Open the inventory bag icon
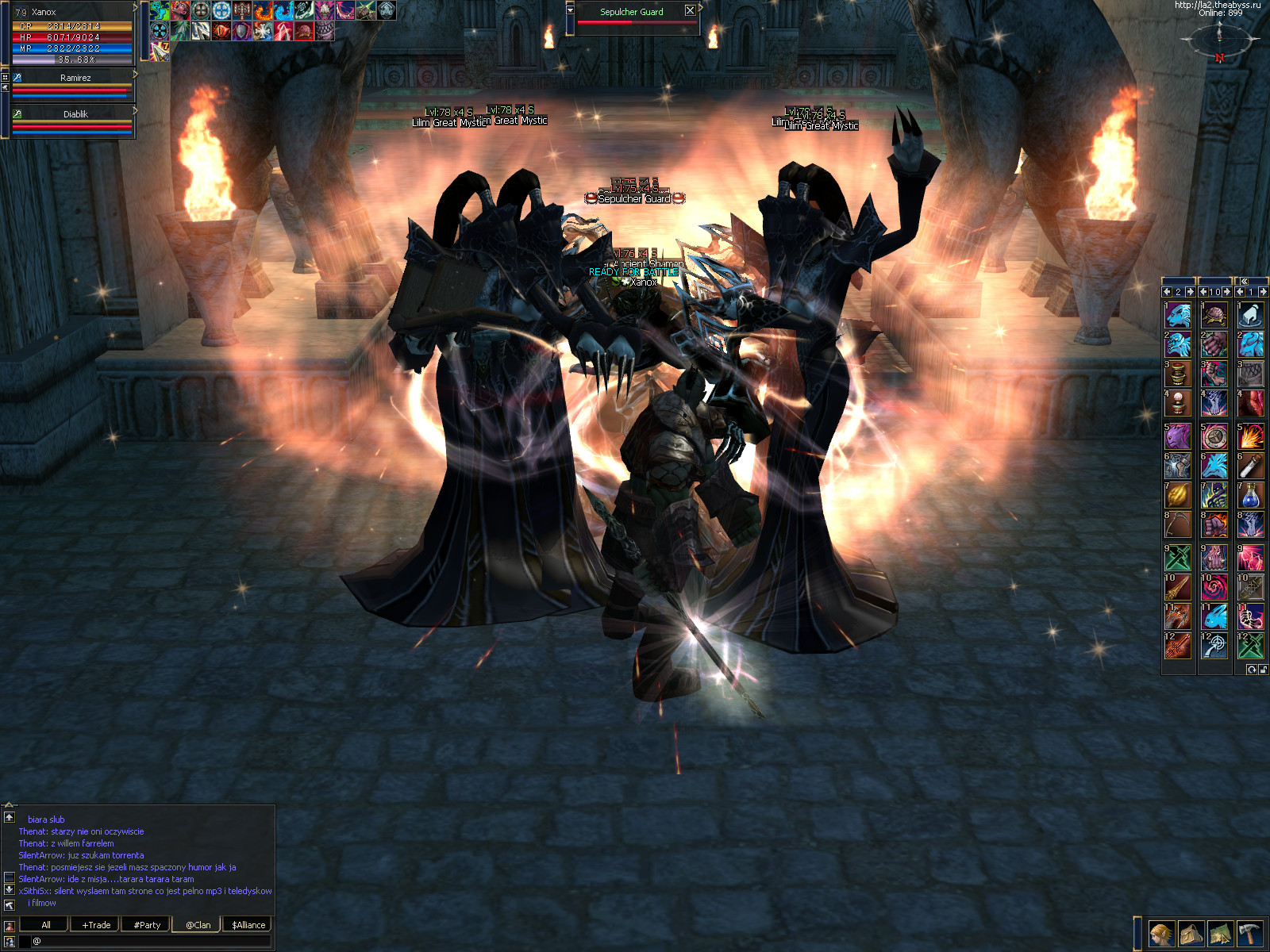Viewport: 1270px width, 952px height. click(1191, 934)
